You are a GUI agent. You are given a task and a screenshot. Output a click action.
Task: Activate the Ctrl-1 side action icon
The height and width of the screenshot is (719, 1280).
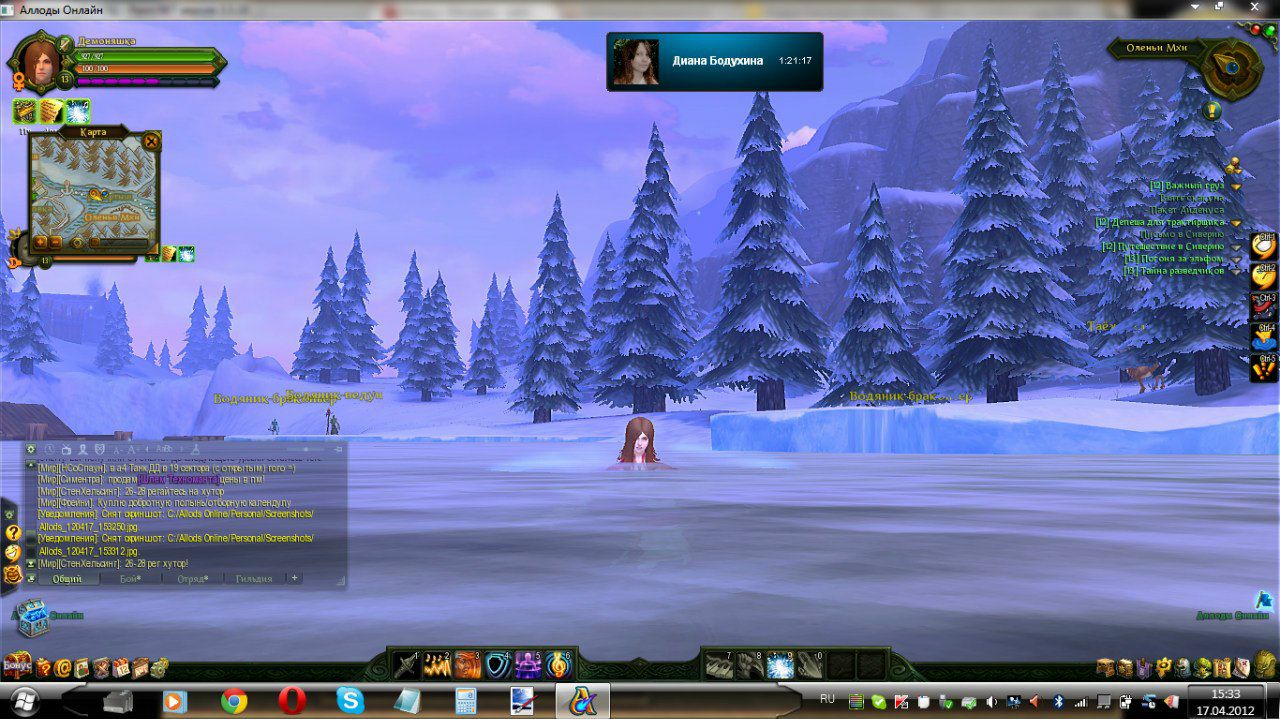click(1264, 245)
